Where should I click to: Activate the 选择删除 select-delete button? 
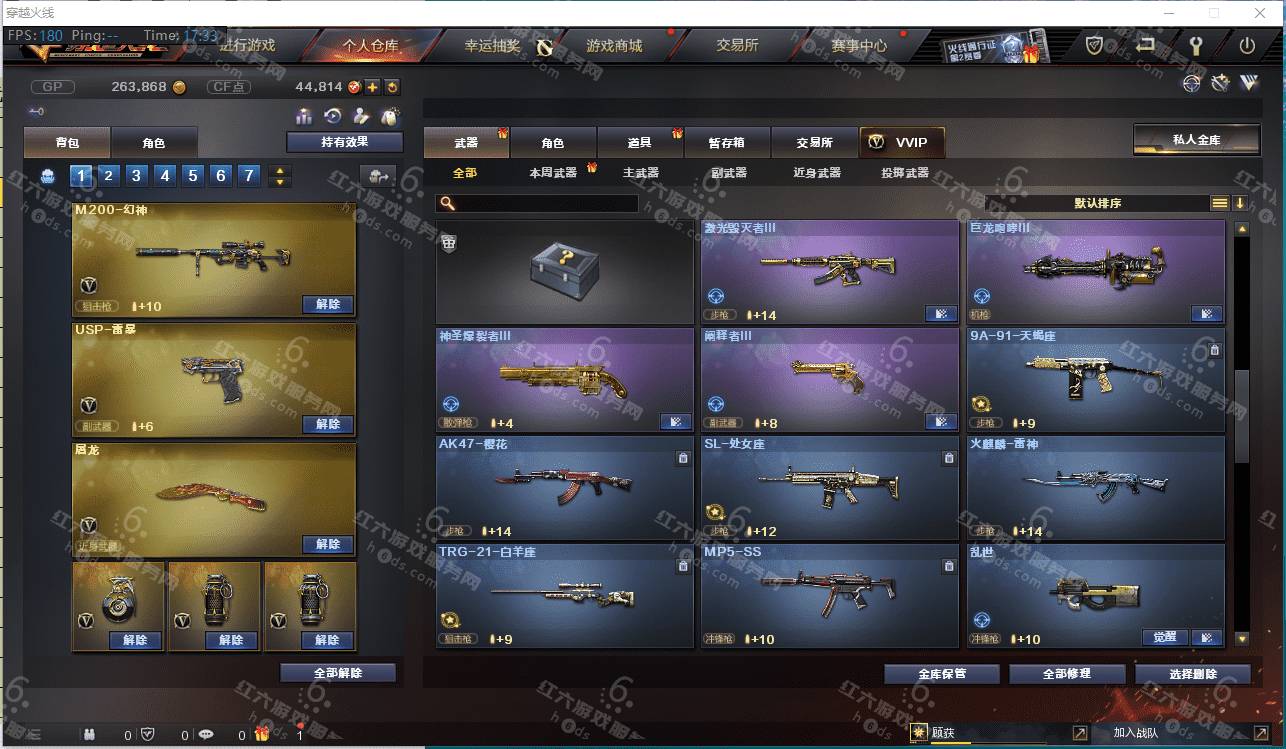1192,674
